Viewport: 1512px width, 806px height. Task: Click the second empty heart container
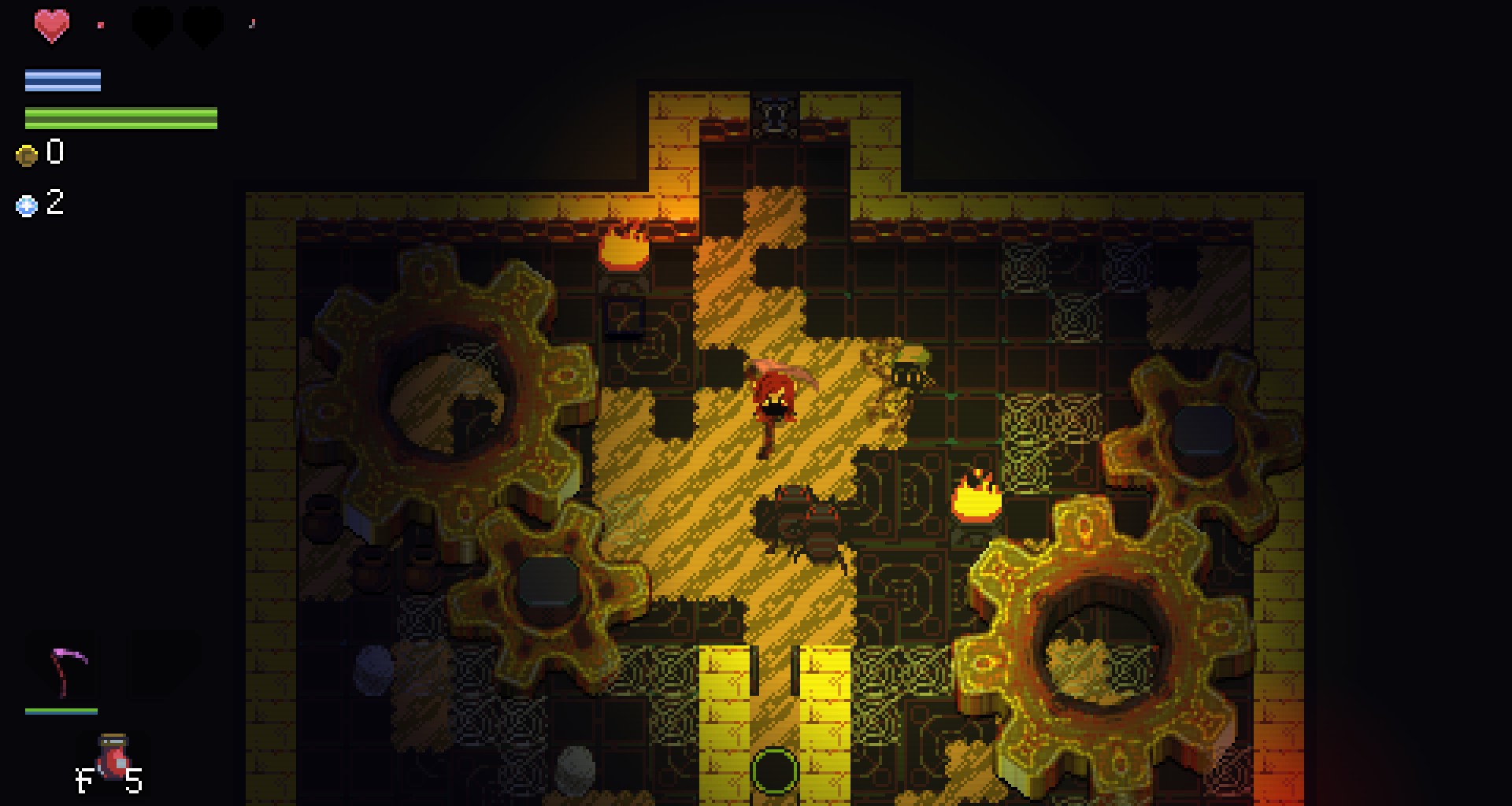(203, 26)
